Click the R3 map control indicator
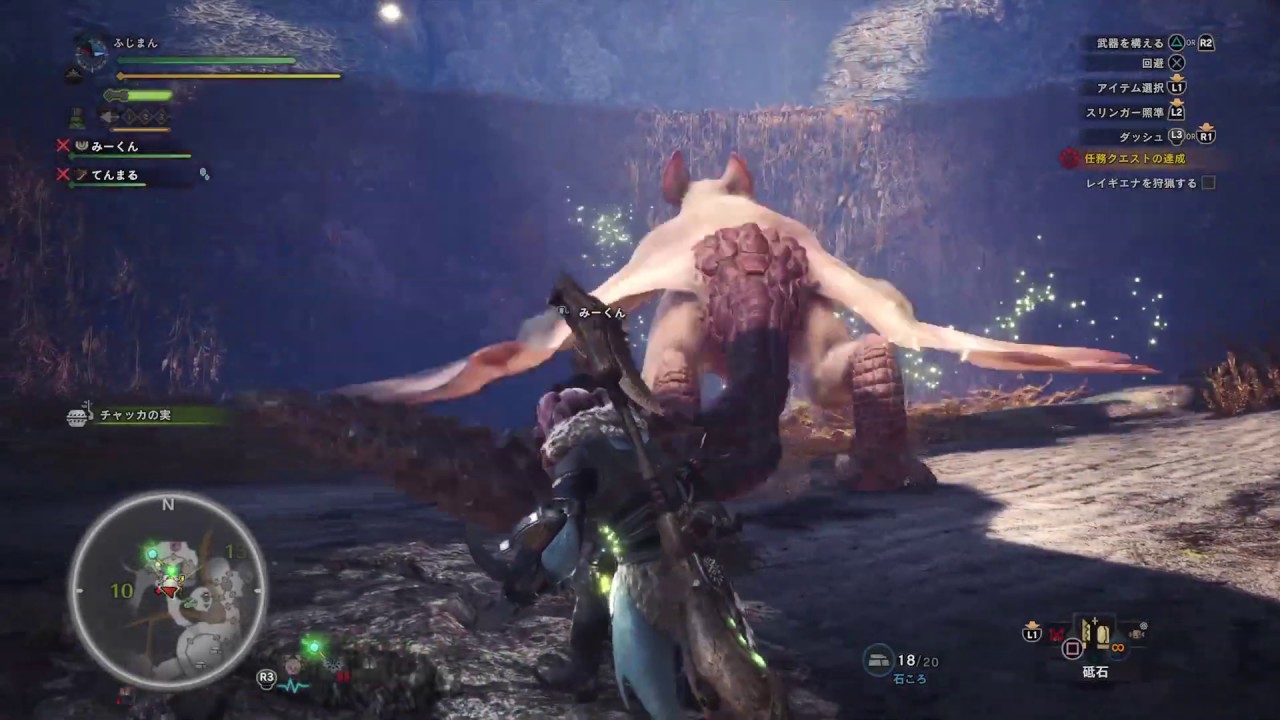This screenshot has width=1280, height=720. (x=266, y=678)
